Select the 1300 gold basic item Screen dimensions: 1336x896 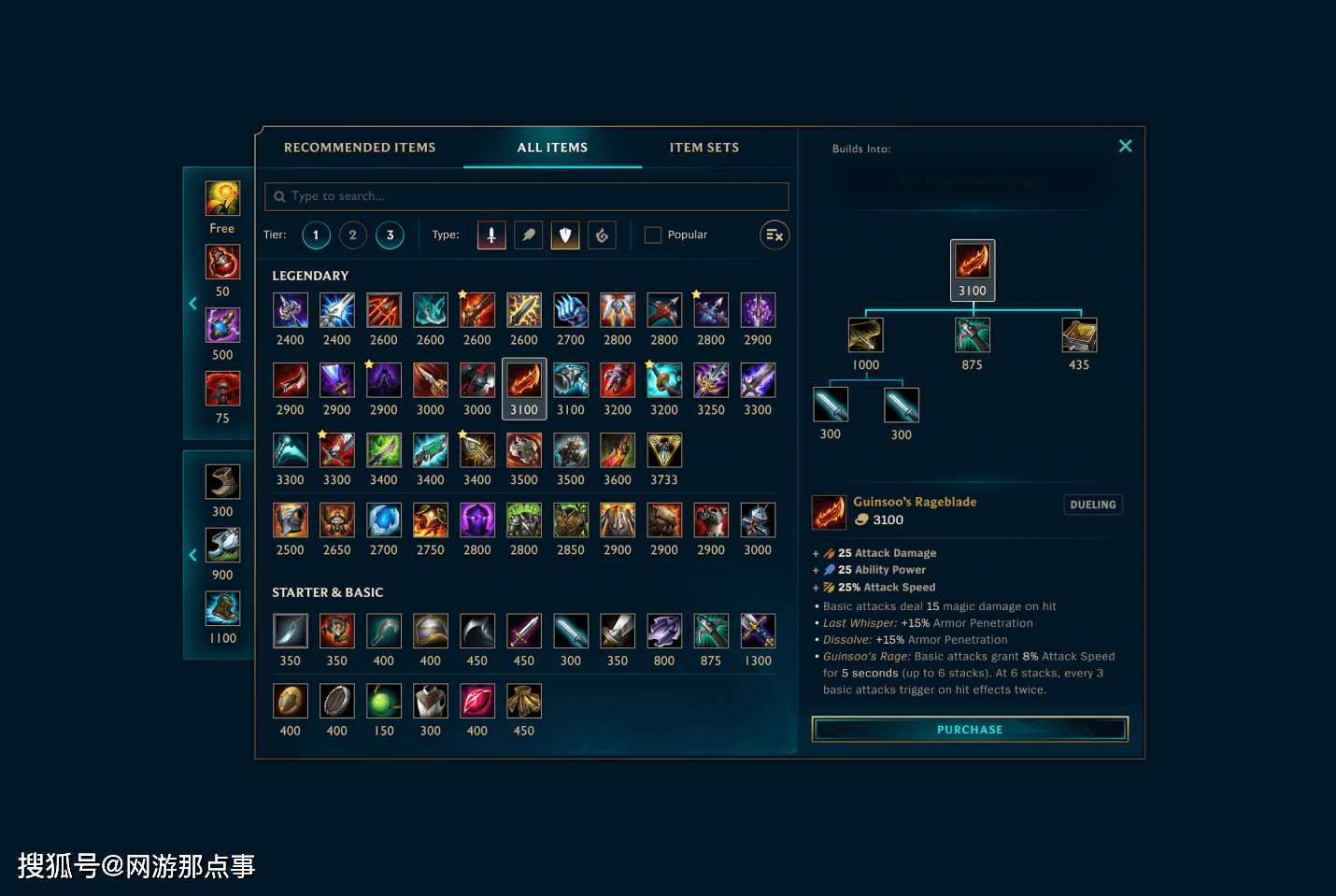(758, 632)
